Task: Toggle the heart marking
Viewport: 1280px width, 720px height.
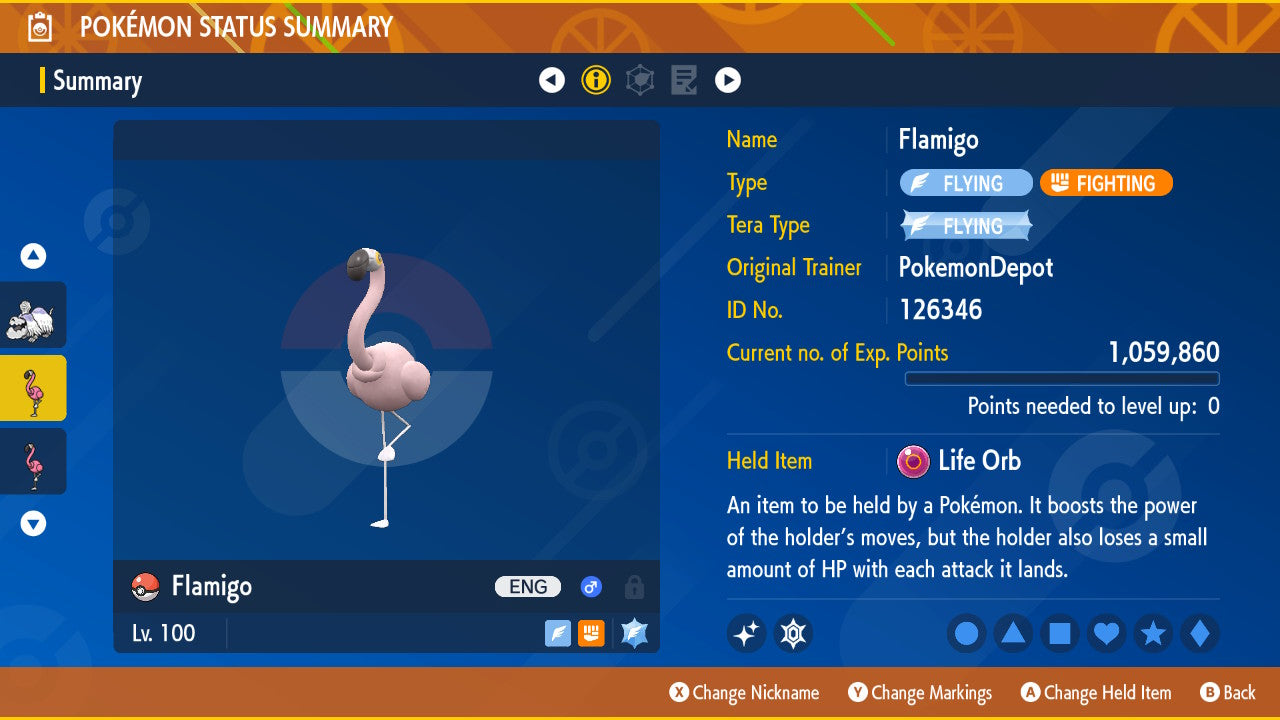Action: coord(1106,633)
